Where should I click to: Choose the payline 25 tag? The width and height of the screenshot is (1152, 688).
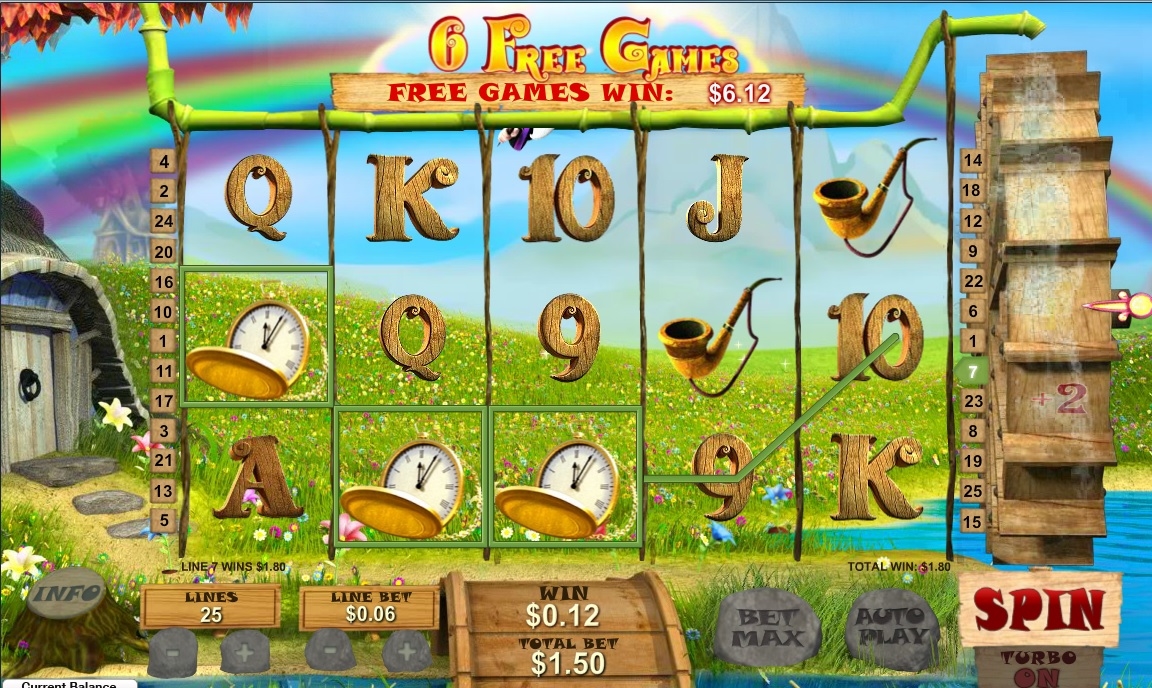click(x=971, y=491)
